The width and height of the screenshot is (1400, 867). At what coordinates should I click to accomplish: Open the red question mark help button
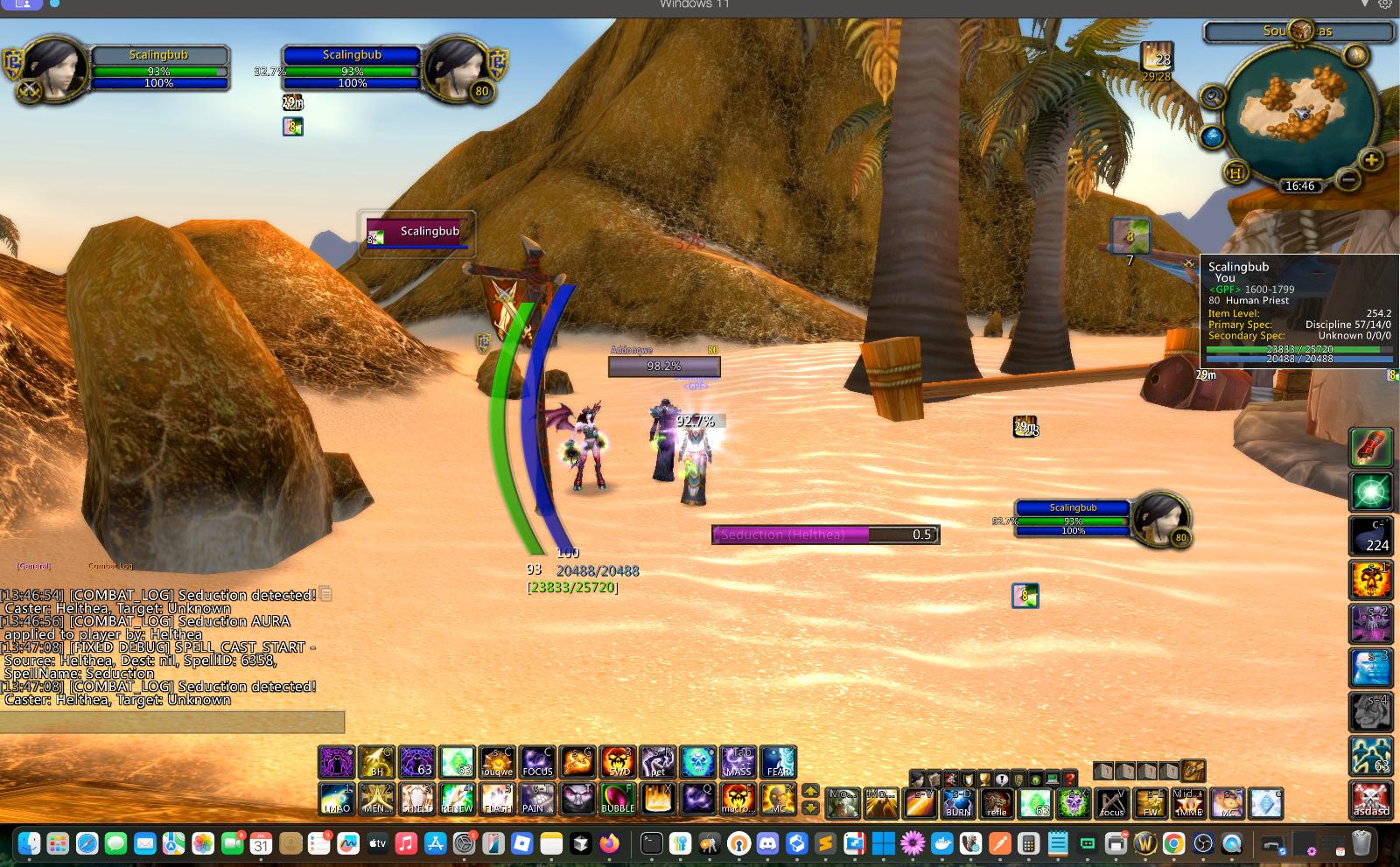1069,779
